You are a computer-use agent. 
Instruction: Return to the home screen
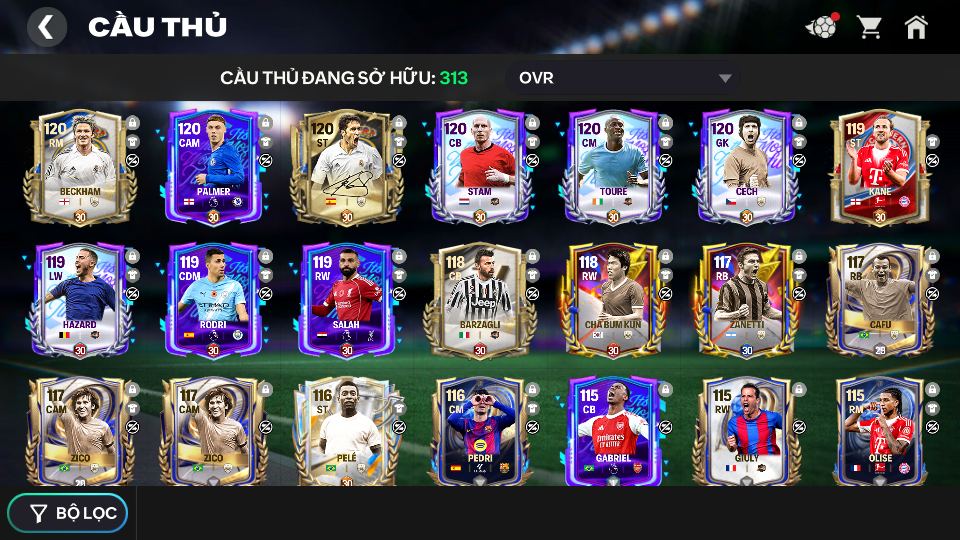pos(916,27)
